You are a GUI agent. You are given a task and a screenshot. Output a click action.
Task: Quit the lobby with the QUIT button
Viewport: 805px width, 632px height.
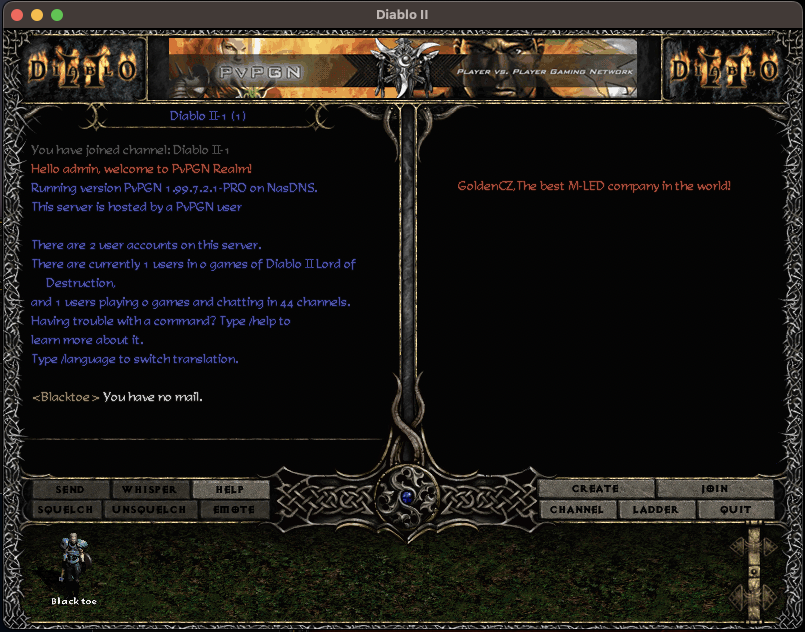click(x=738, y=510)
